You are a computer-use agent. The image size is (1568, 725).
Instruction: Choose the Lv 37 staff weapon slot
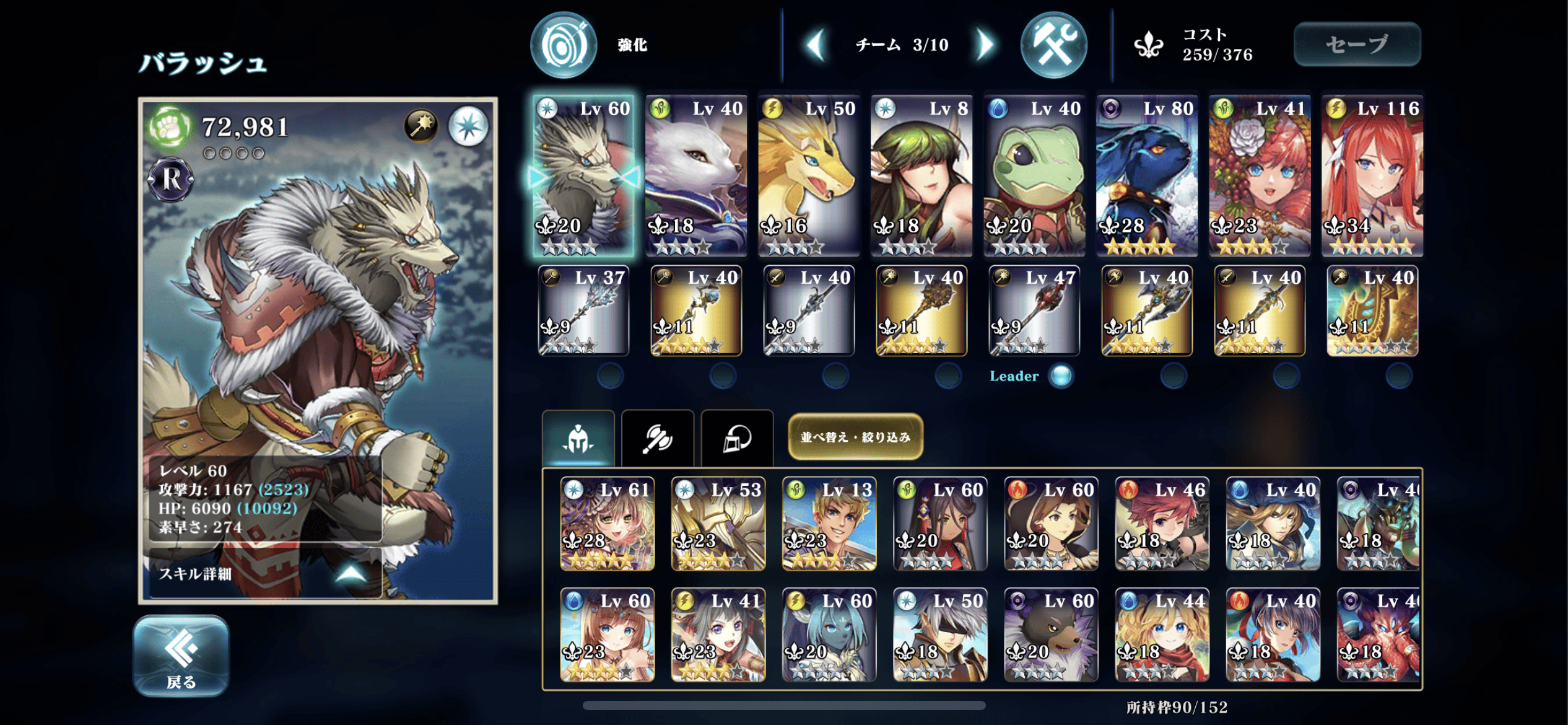[x=583, y=310]
